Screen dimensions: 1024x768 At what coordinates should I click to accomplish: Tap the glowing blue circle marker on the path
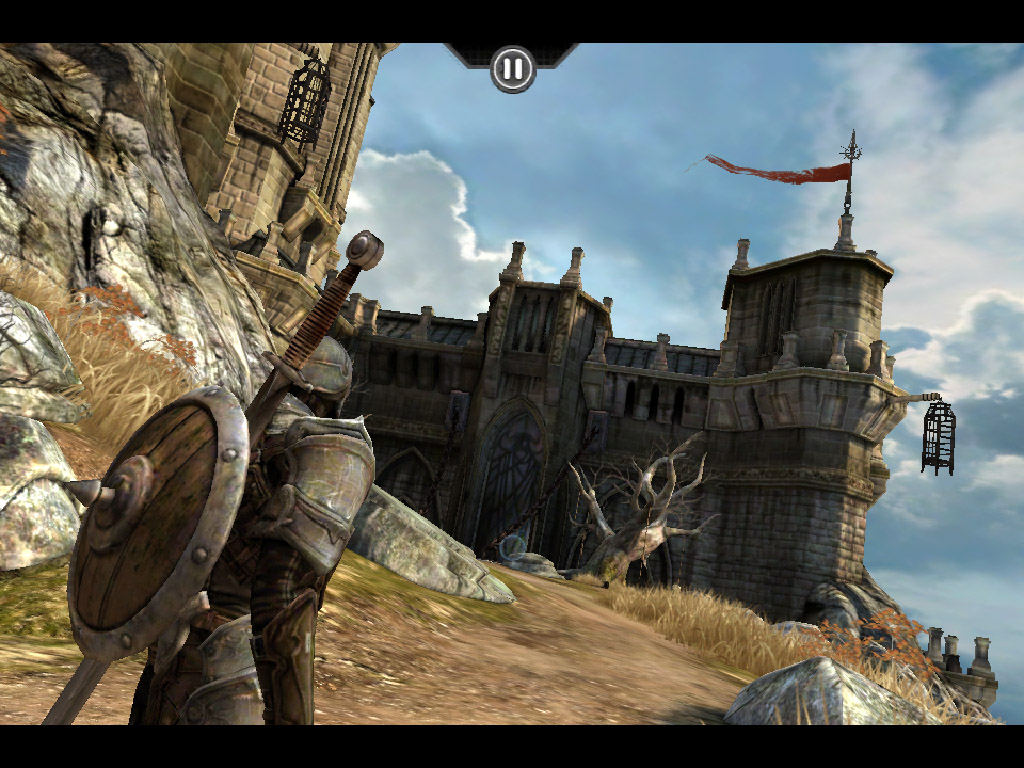point(513,546)
